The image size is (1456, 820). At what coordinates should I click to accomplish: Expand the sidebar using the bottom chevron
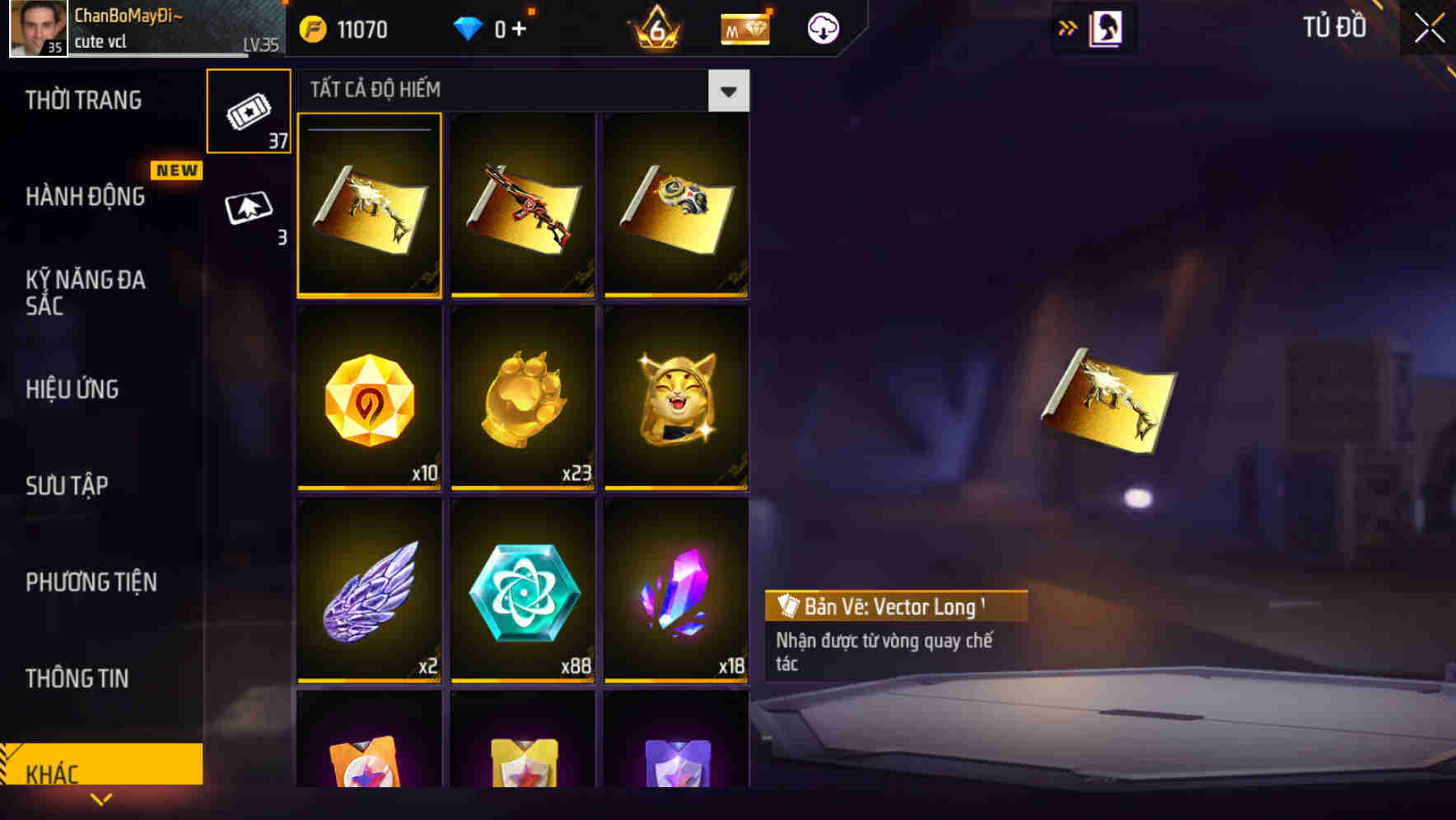click(x=101, y=799)
